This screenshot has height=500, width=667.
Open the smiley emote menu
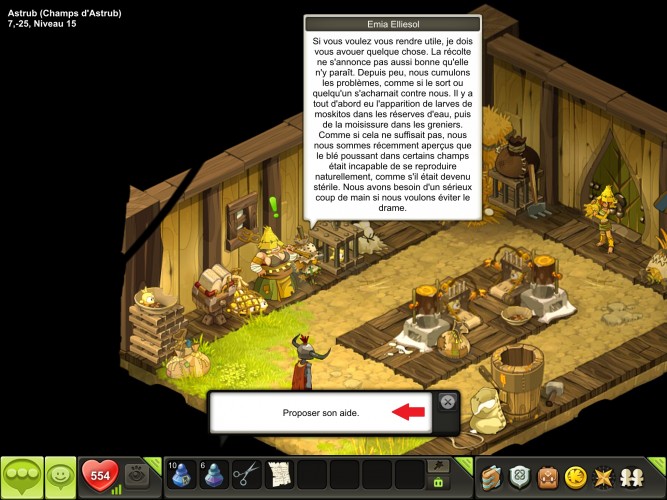61,475
